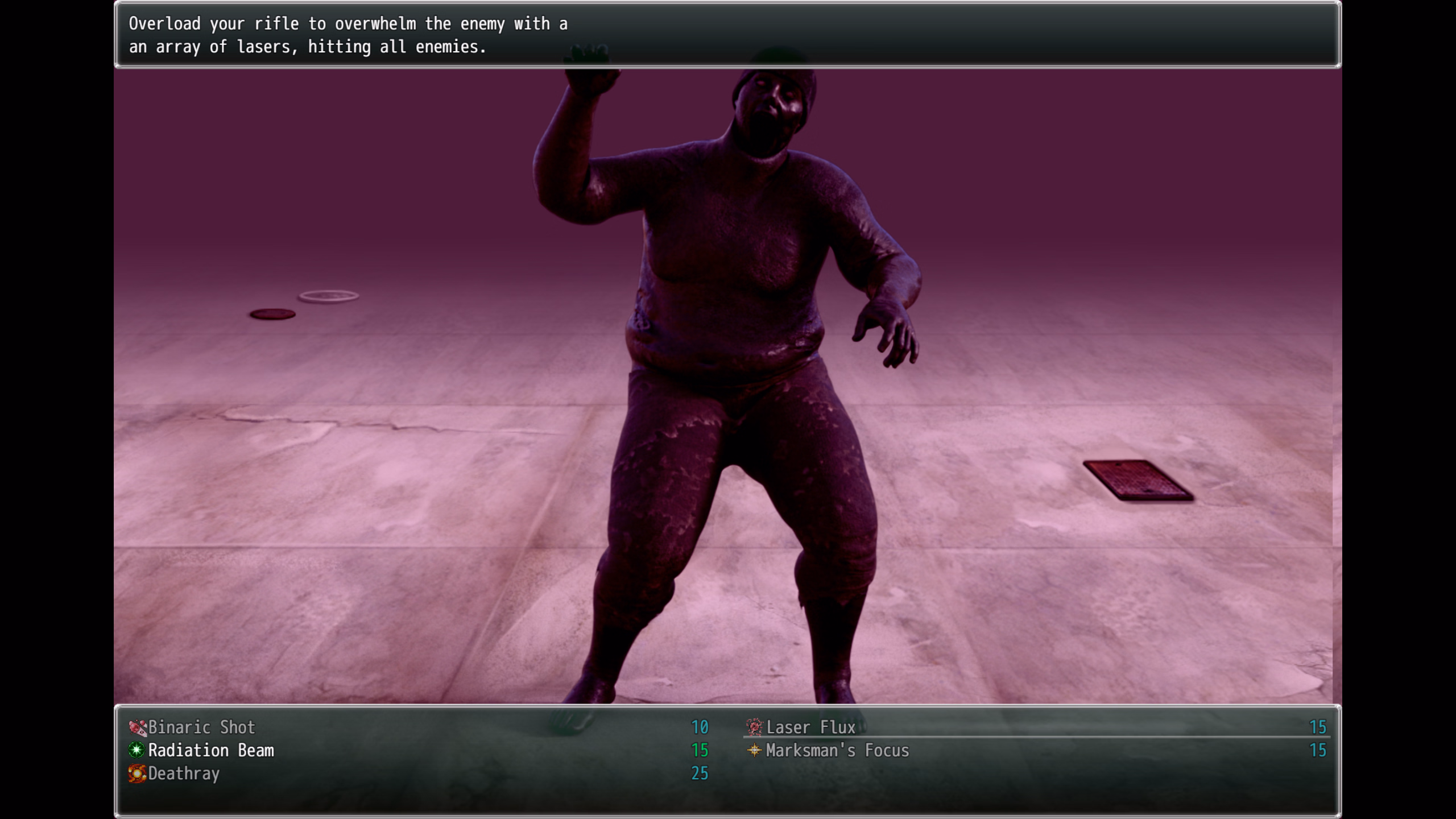The width and height of the screenshot is (1456, 819).
Task: Click the Laser Flux virus-shaped icon
Action: click(x=755, y=727)
